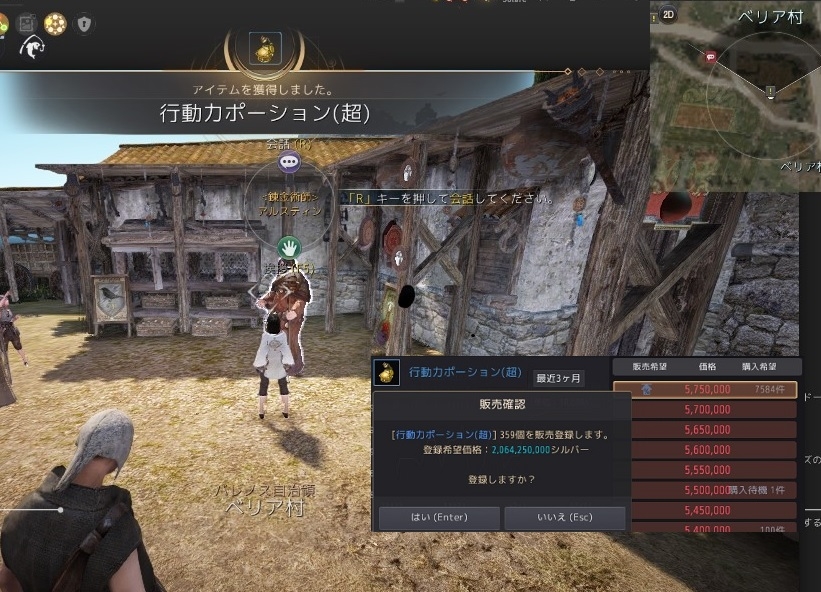This screenshot has width=821, height=592.
Task: Click the acquired potion icon in the notification
Action: coord(265,48)
